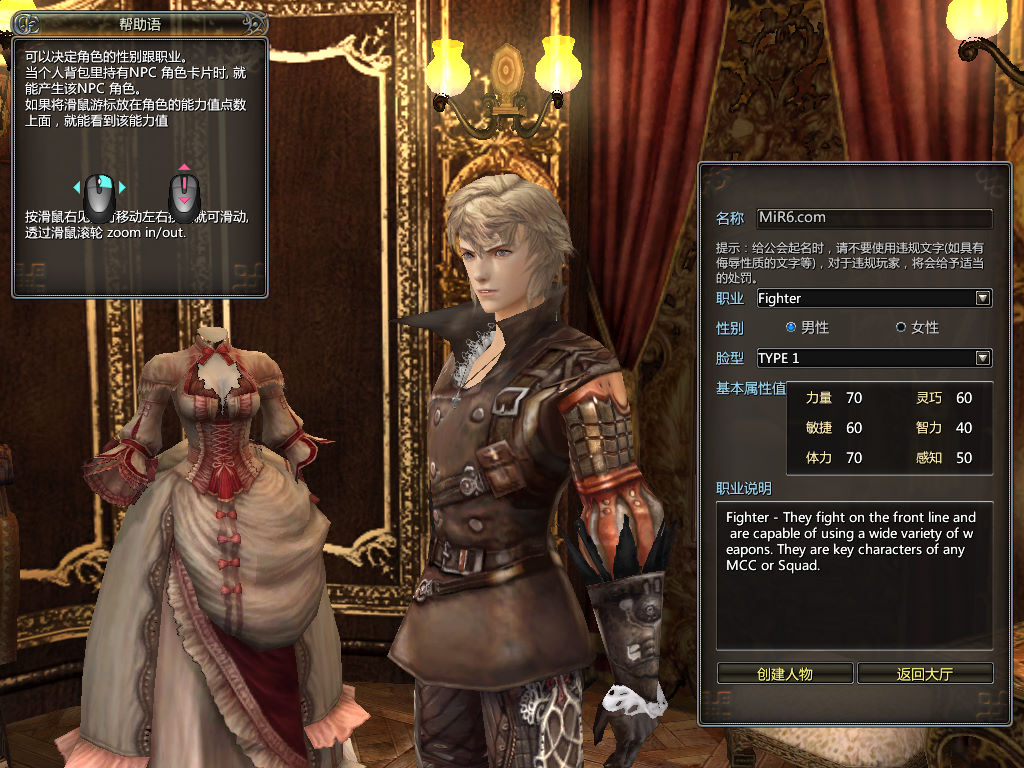Return to lobby with 返回大厅 button

click(925, 673)
